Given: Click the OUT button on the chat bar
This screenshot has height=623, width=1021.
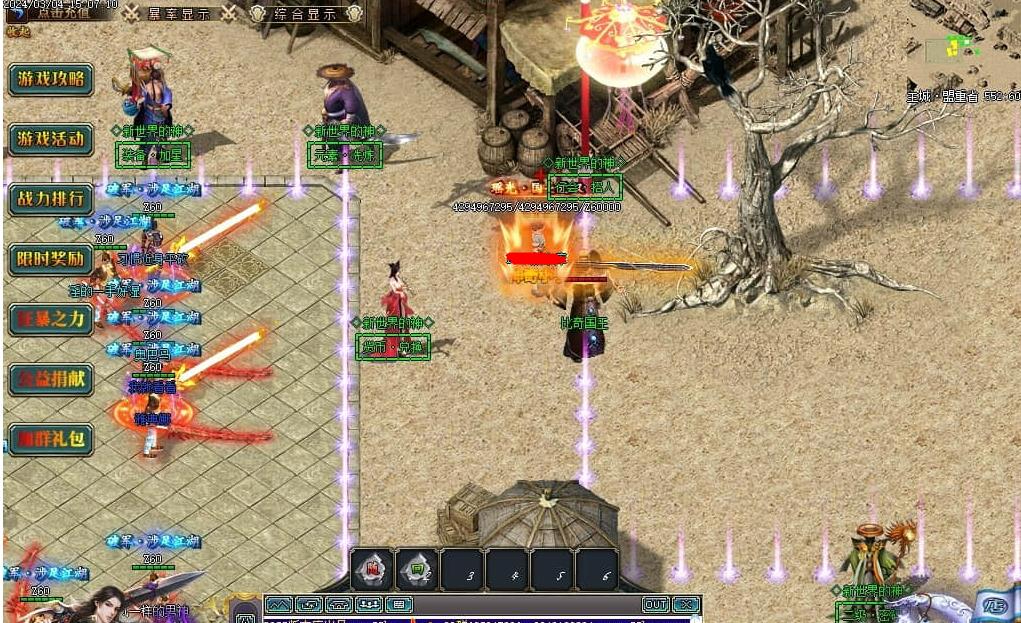Looking at the screenshot, I should pos(655,605).
